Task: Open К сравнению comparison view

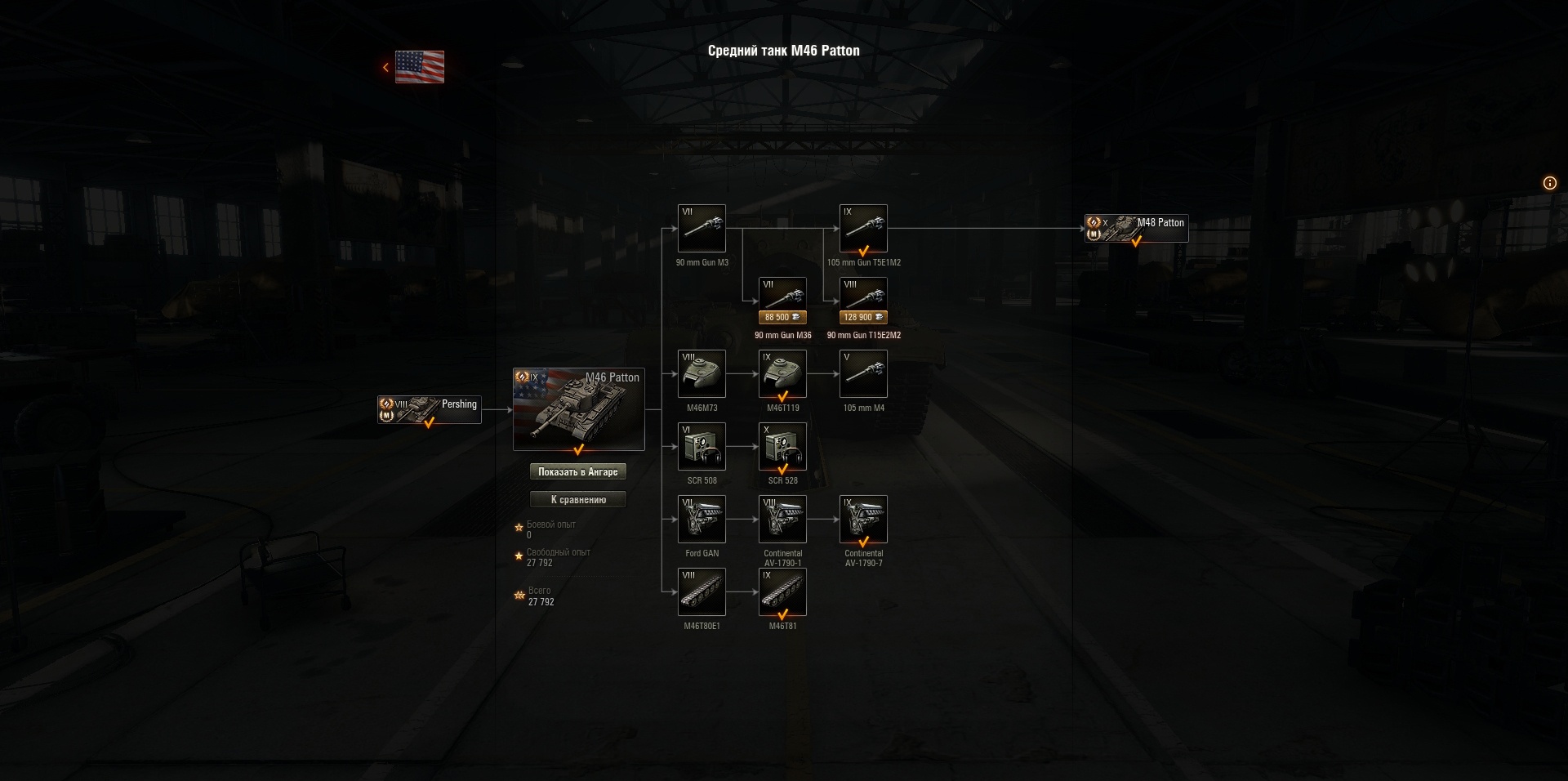Action: 579,499
